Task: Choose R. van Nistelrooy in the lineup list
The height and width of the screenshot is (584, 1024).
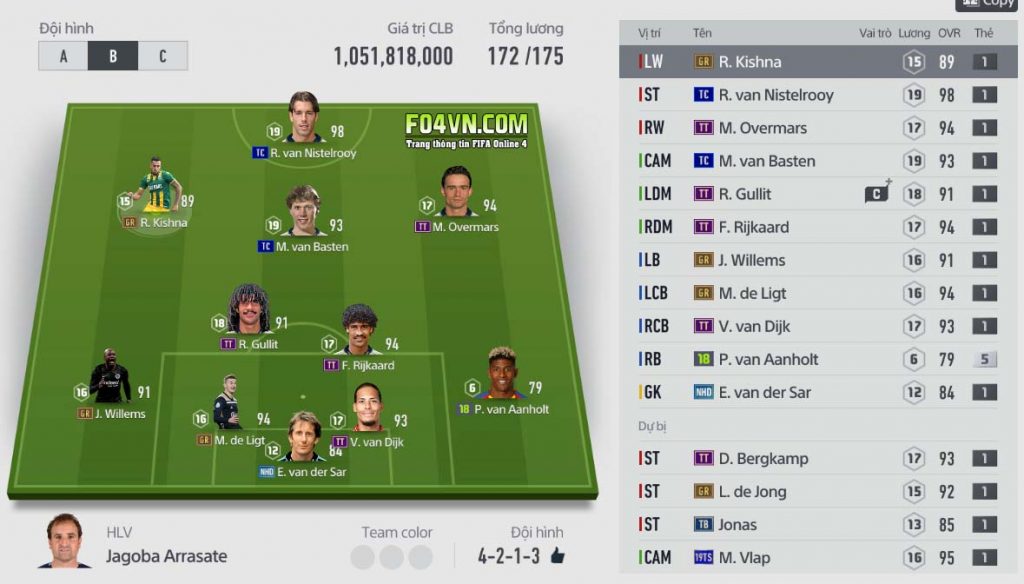Action: click(818, 95)
